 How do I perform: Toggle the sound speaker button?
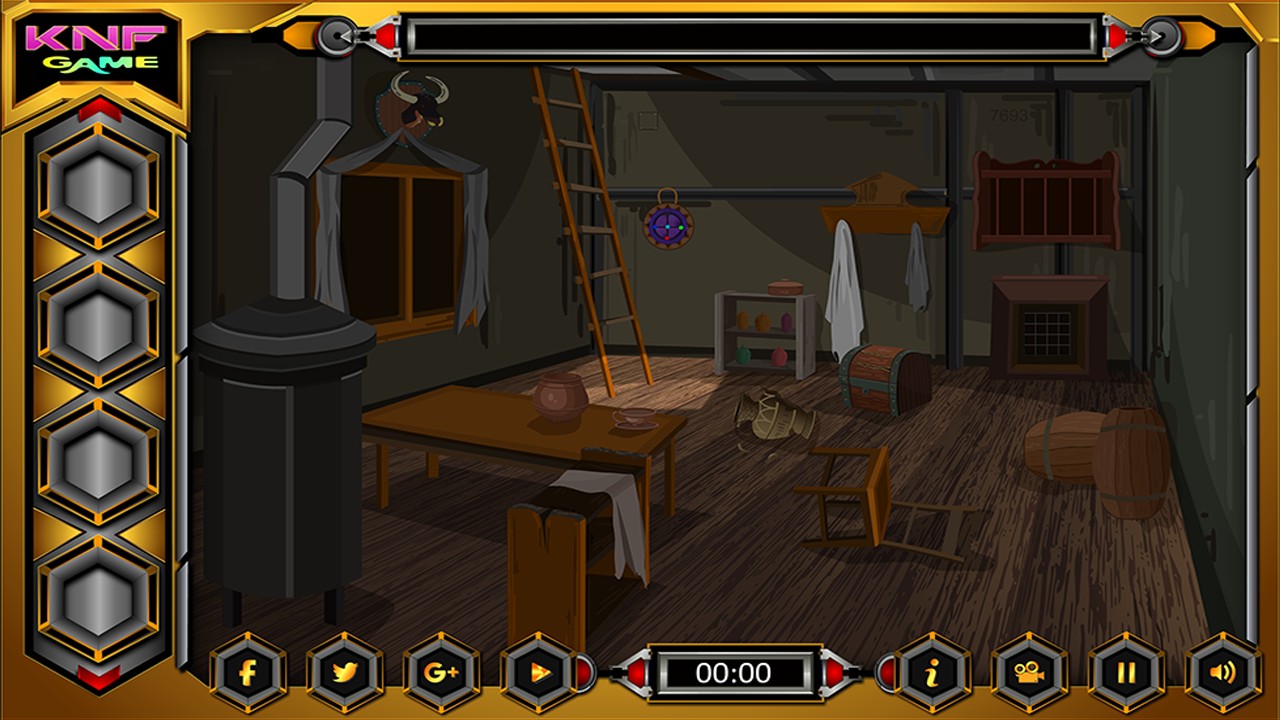click(x=1222, y=673)
